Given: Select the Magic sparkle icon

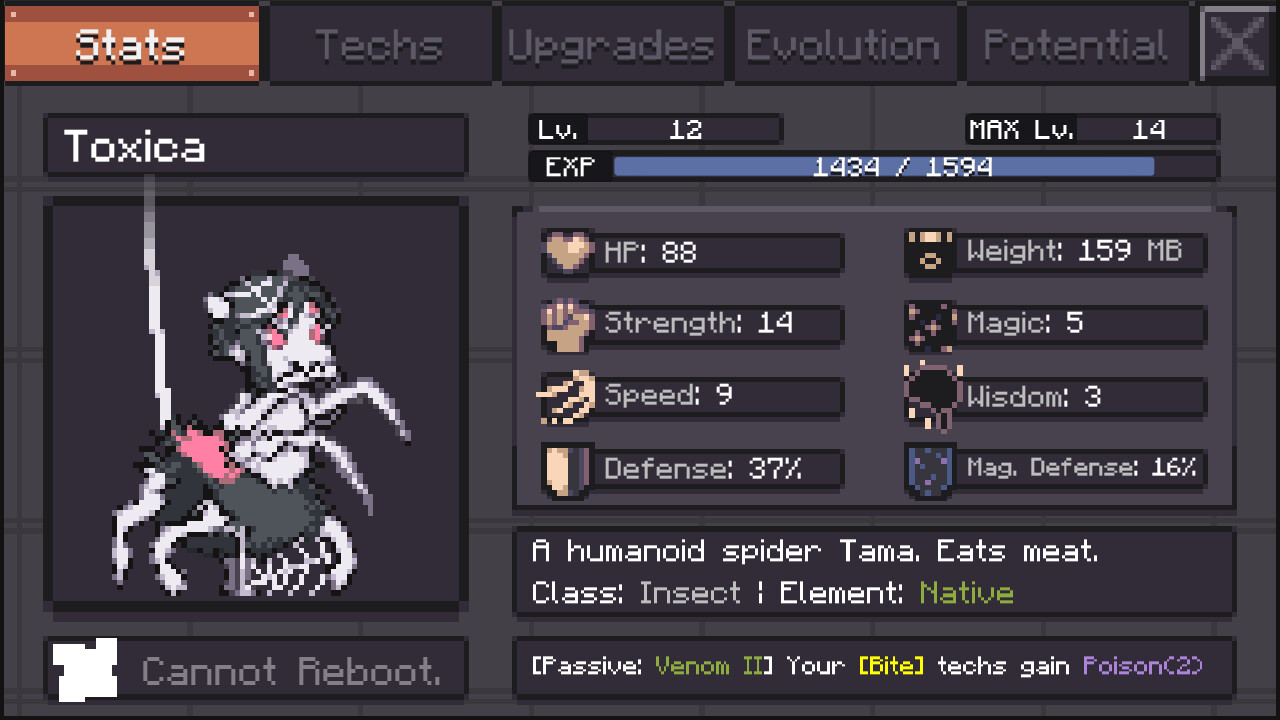Looking at the screenshot, I should [929, 324].
